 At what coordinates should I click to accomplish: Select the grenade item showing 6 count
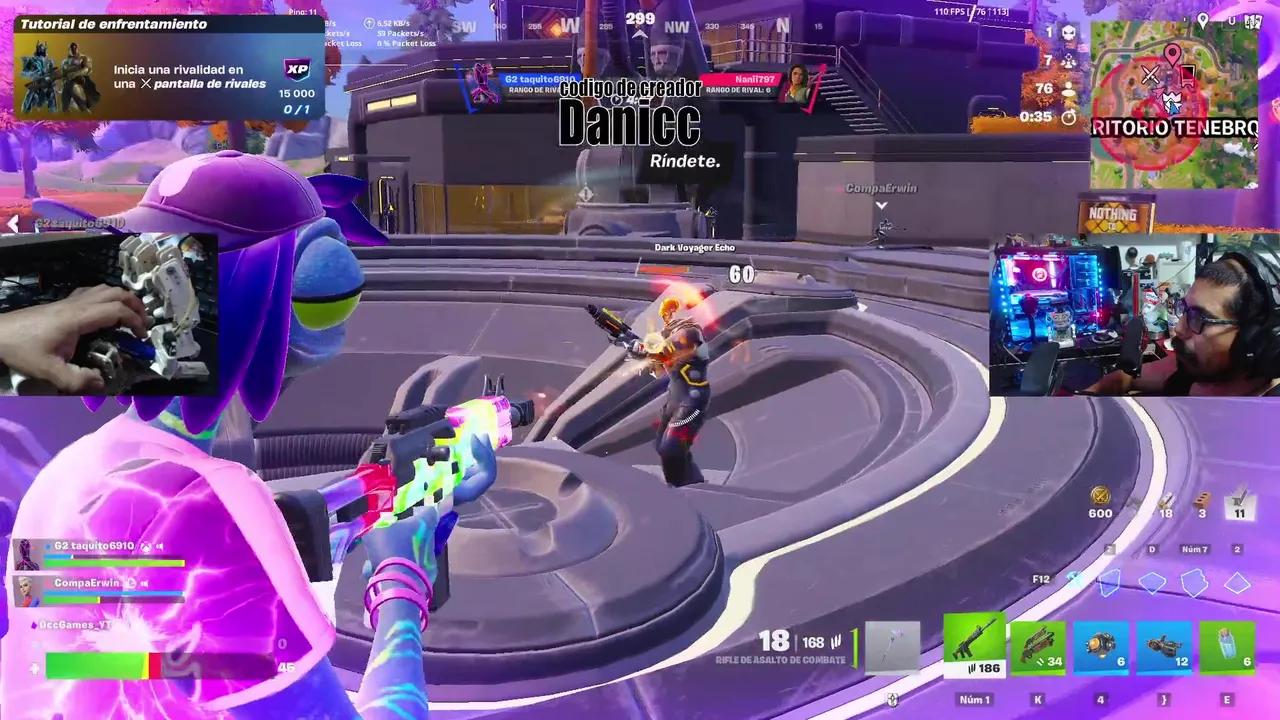[x=1100, y=645]
